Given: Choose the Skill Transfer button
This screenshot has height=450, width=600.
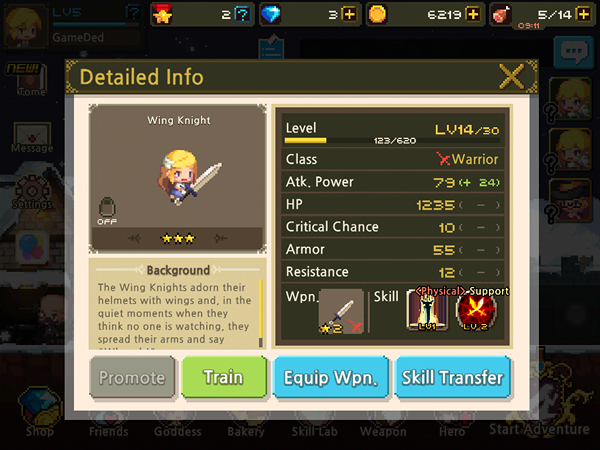Looking at the screenshot, I should [x=453, y=377].
